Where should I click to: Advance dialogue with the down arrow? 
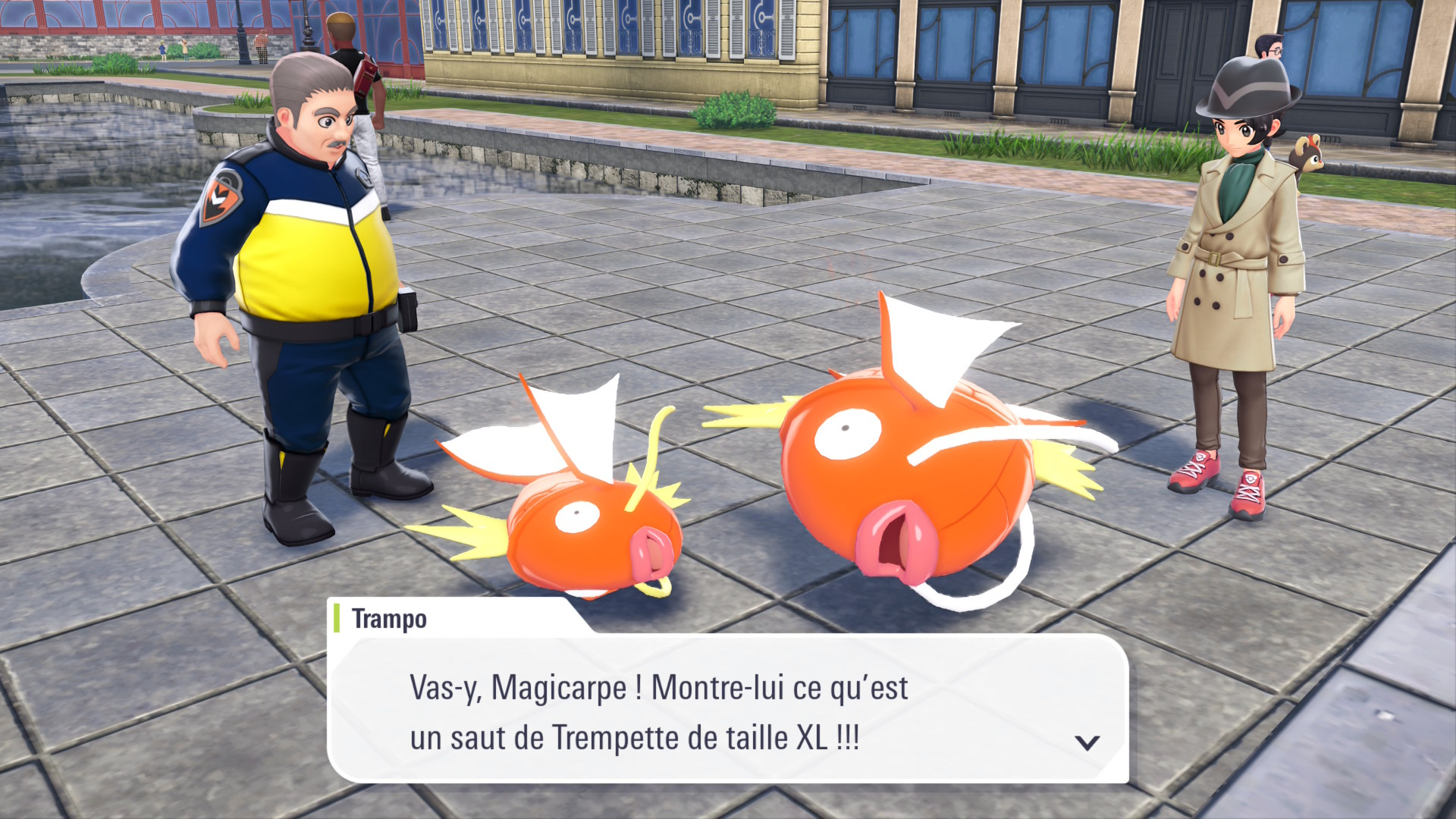pos(1087,742)
